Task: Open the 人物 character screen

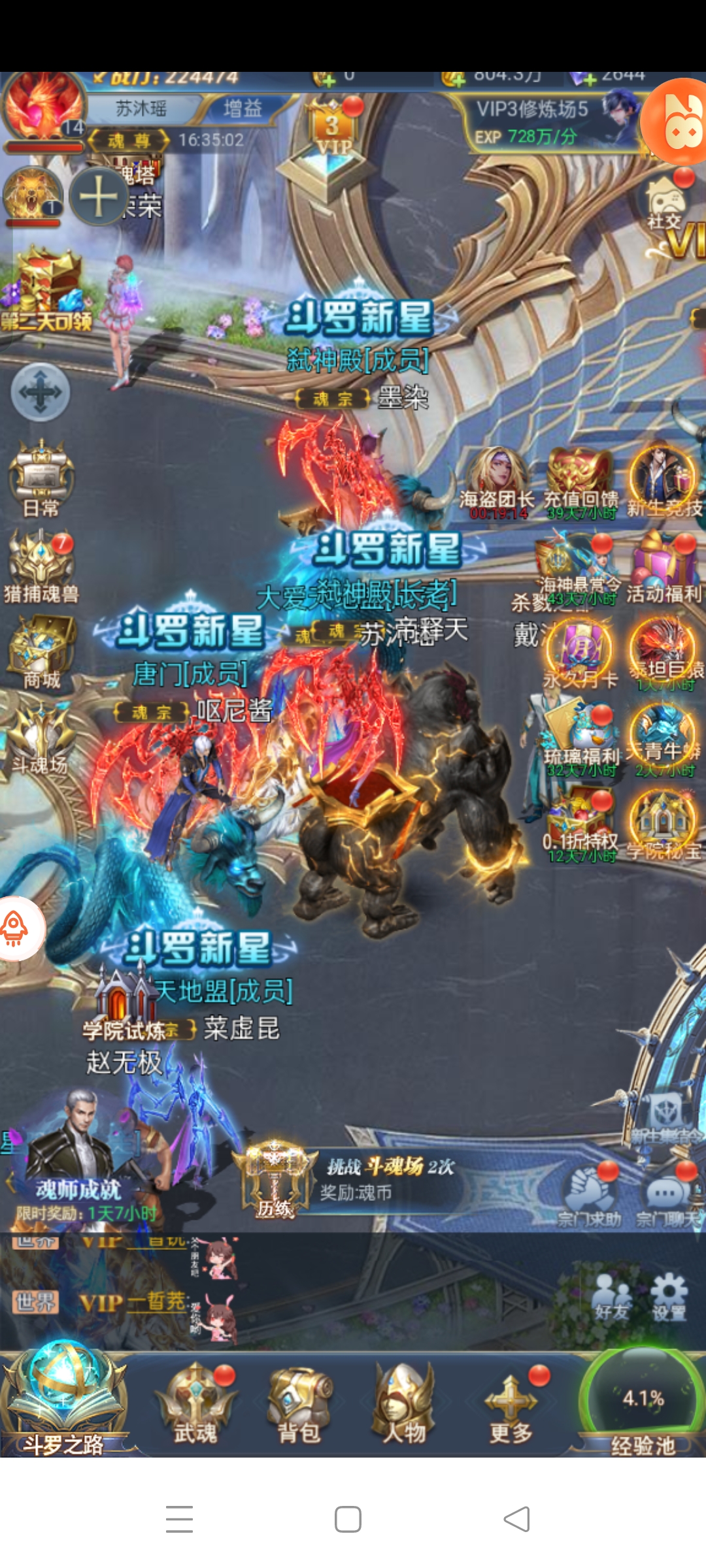Action: click(x=403, y=1403)
